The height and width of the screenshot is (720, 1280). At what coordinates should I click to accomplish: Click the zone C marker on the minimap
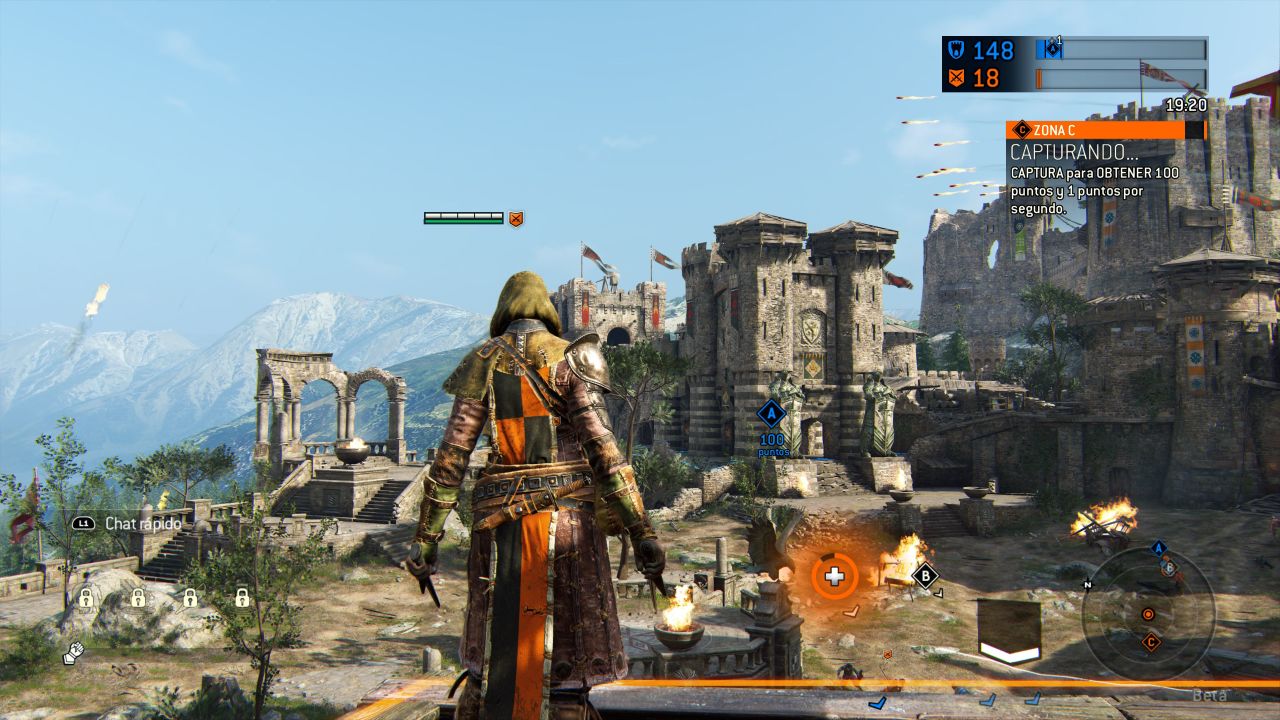(x=1151, y=642)
